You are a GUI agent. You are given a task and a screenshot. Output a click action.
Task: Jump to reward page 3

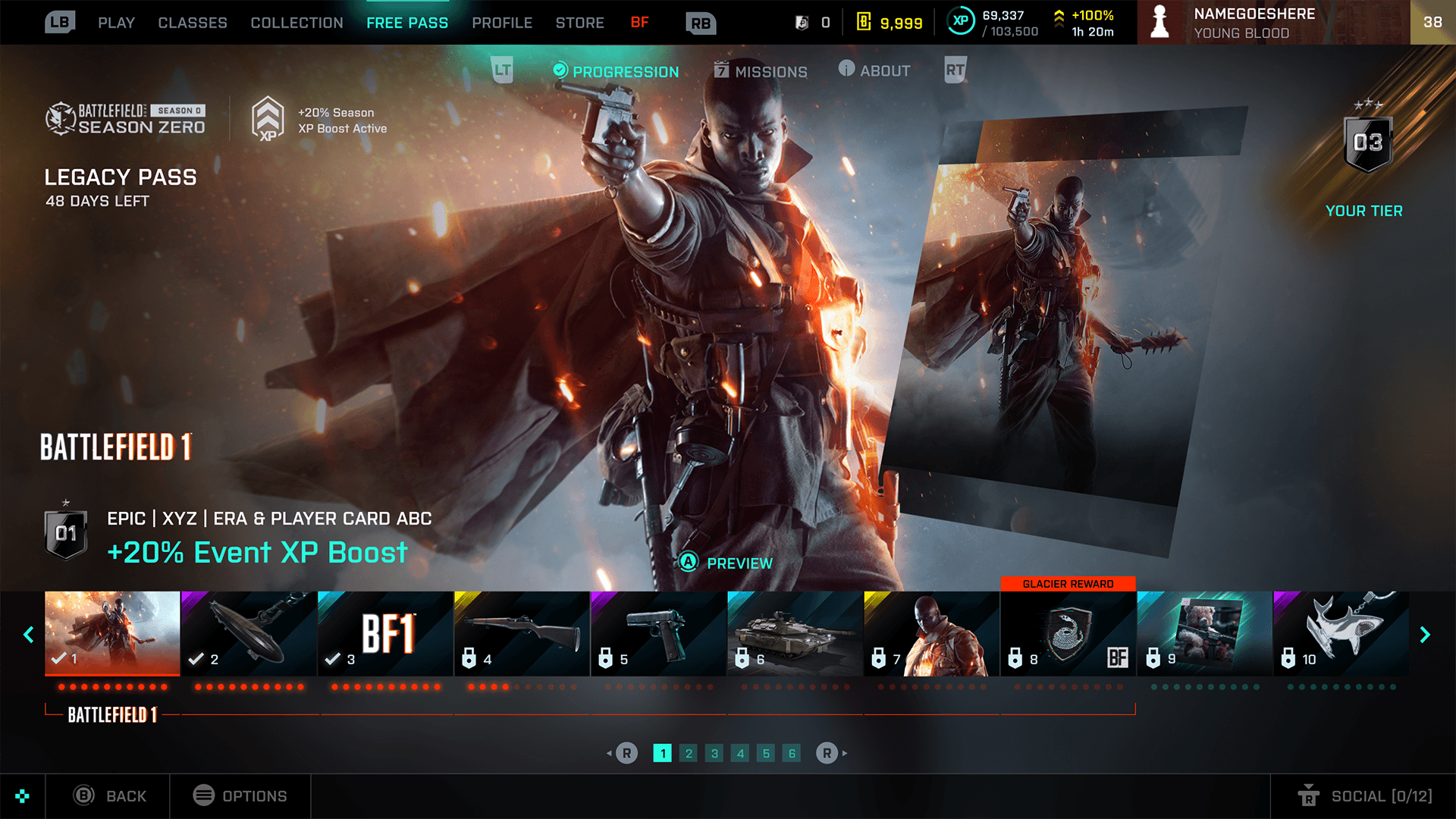point(714,753)
